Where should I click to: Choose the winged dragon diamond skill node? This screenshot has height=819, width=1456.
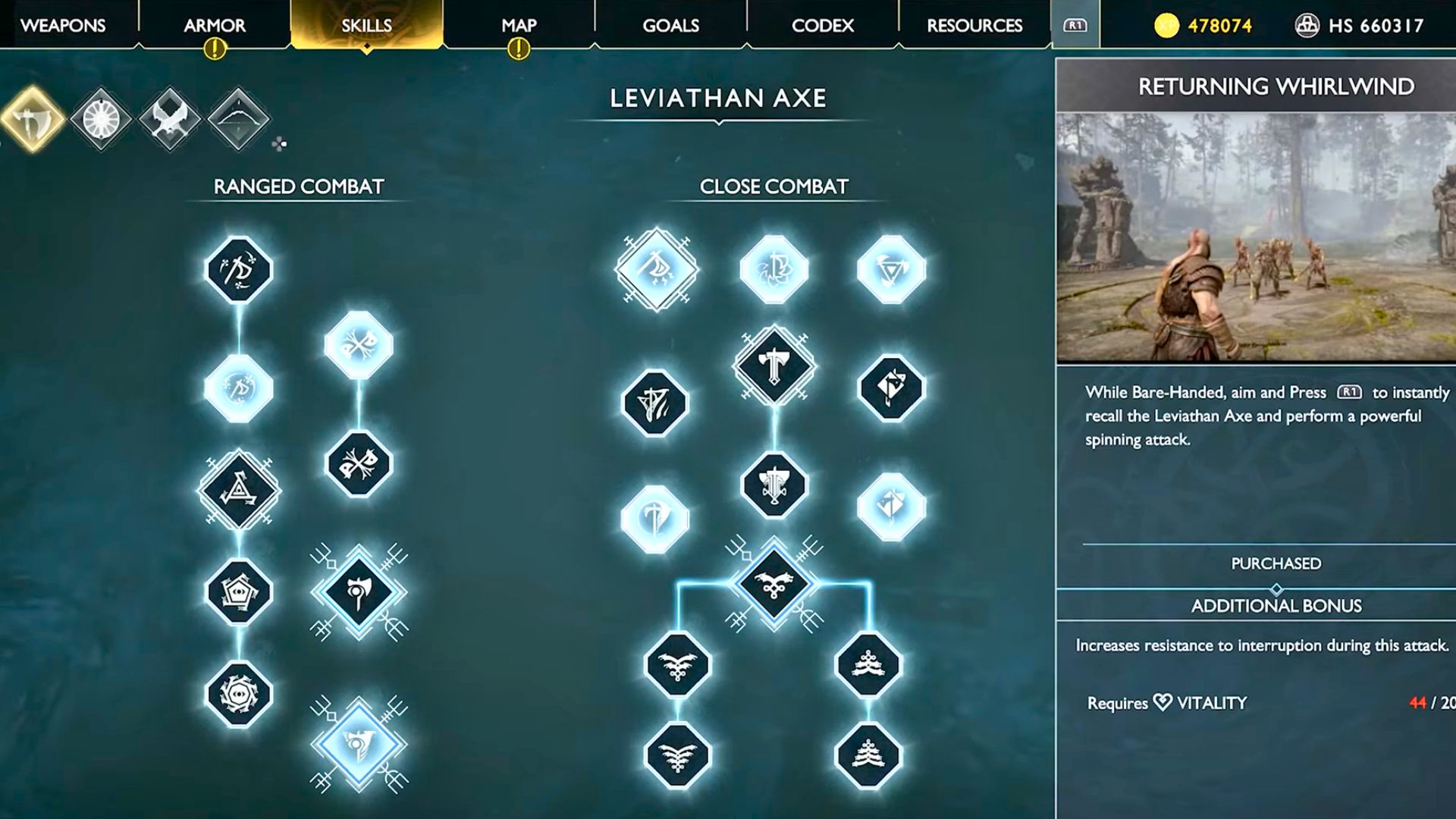[773, 584]
